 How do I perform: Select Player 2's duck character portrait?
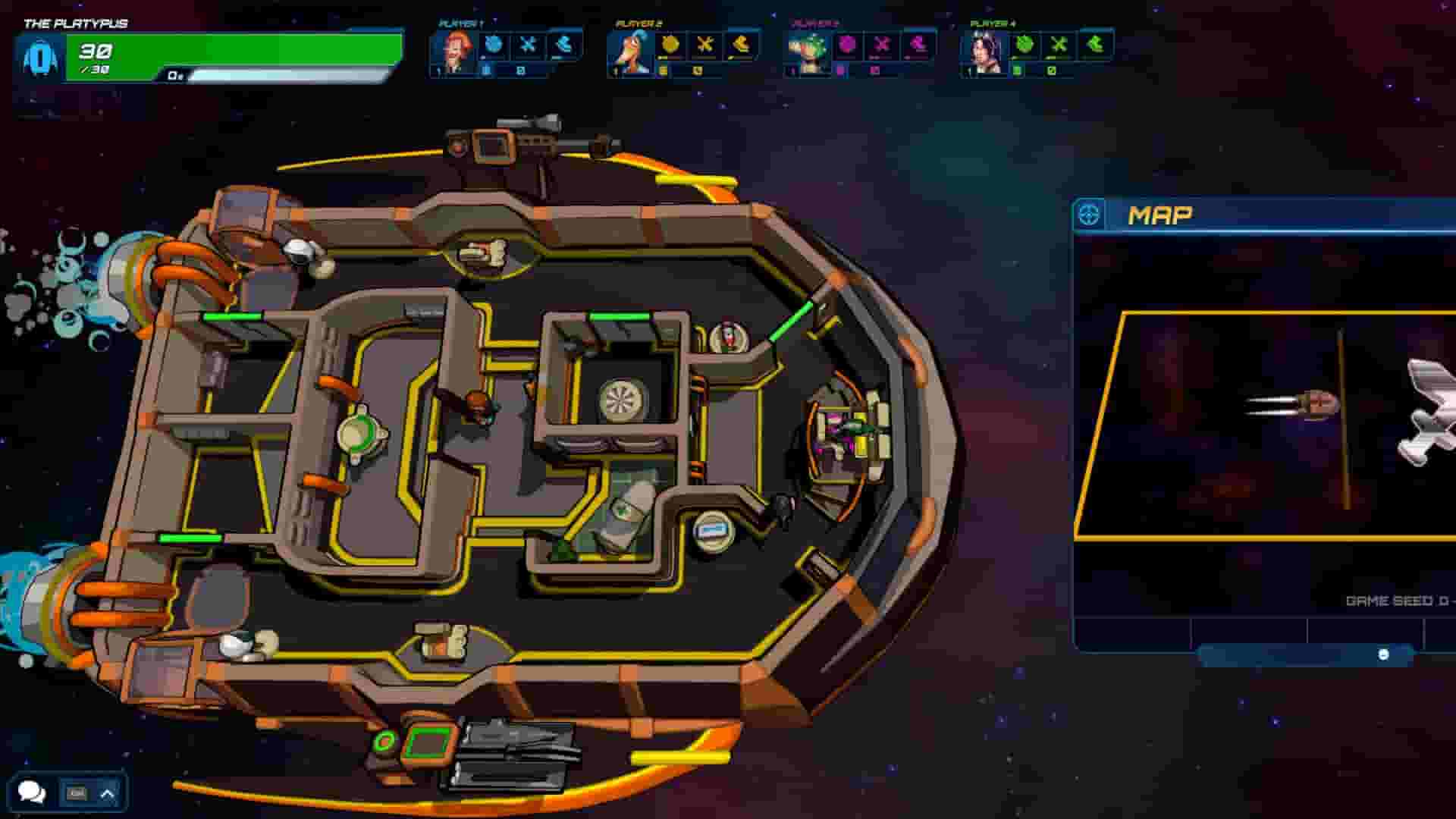click(x=631, y=51)
